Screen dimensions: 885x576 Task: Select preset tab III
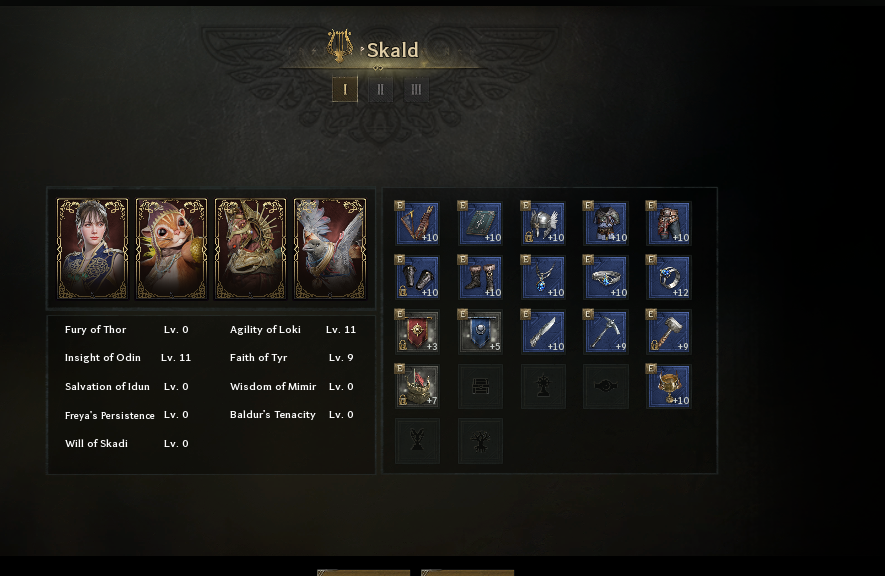tap(416, 89)
